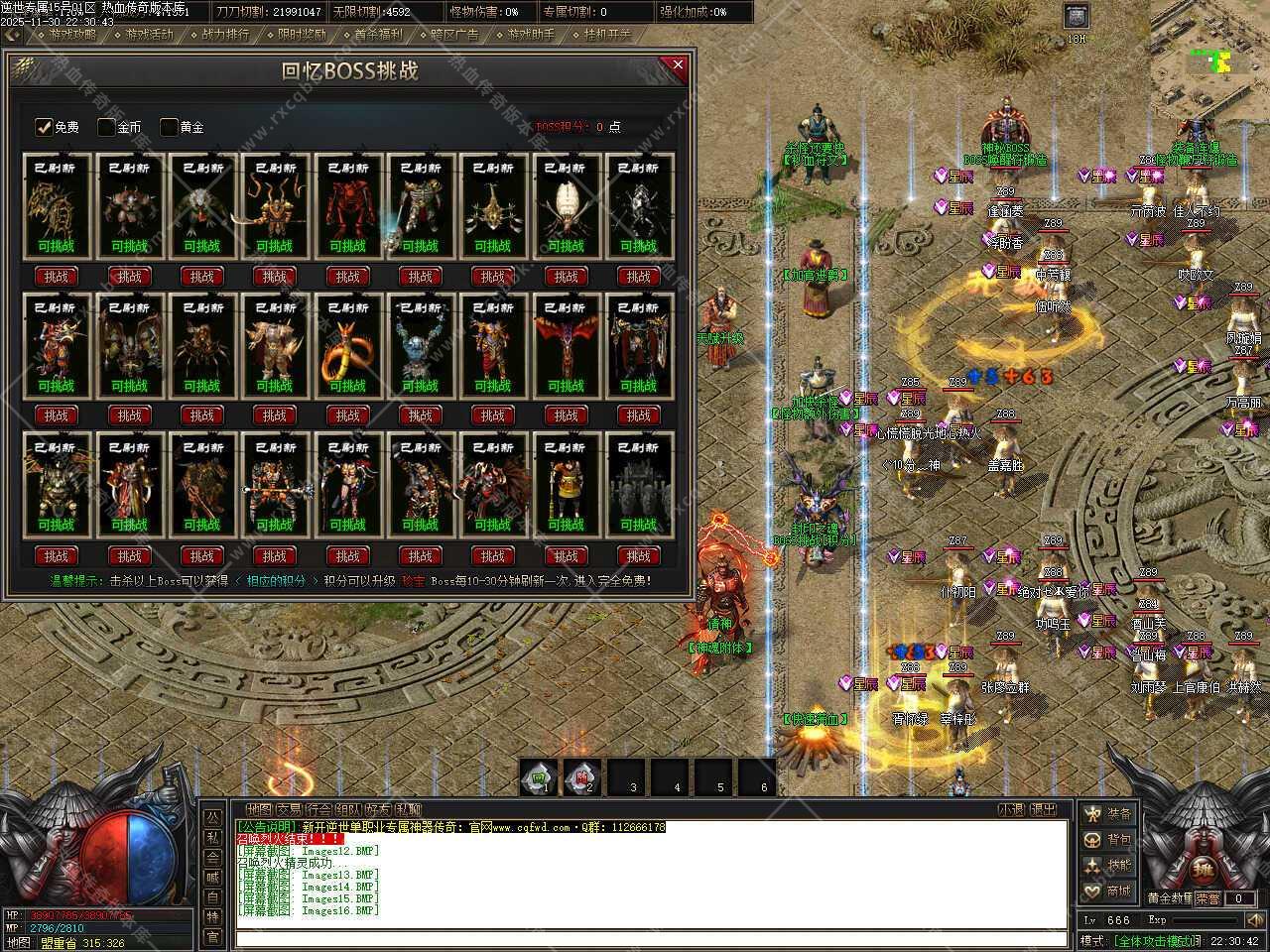Screen dimensions: 1270x952
Task: Open the 技能 skills panel
Action: (1107, 866)
